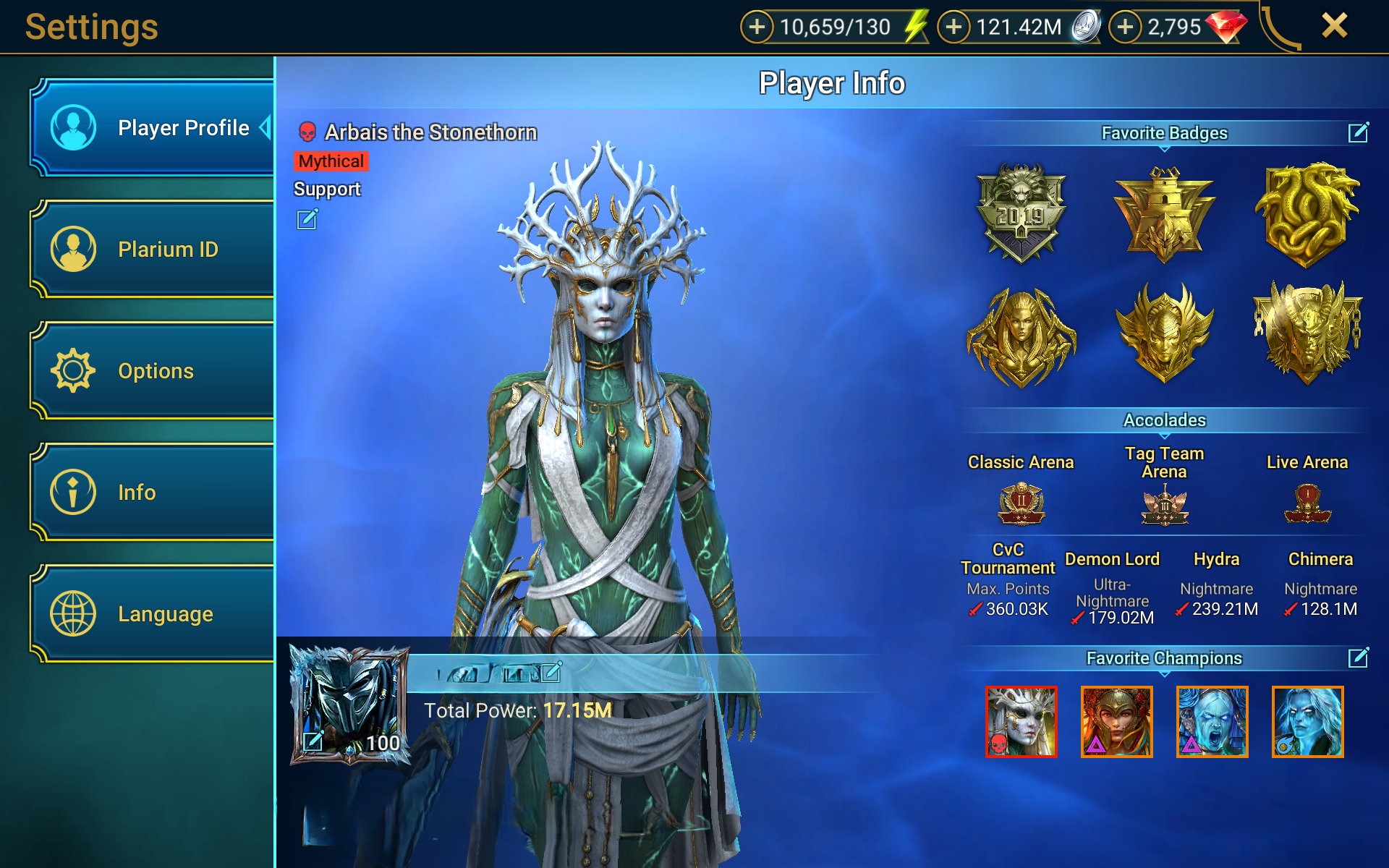Choose the Arbais favorite champion portrait
Screen dimensions: 1389x868
point(1021,722)
